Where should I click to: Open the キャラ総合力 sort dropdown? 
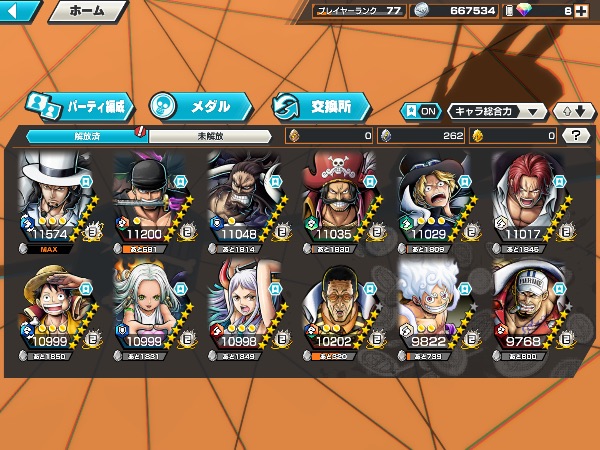tap(497, 111)
